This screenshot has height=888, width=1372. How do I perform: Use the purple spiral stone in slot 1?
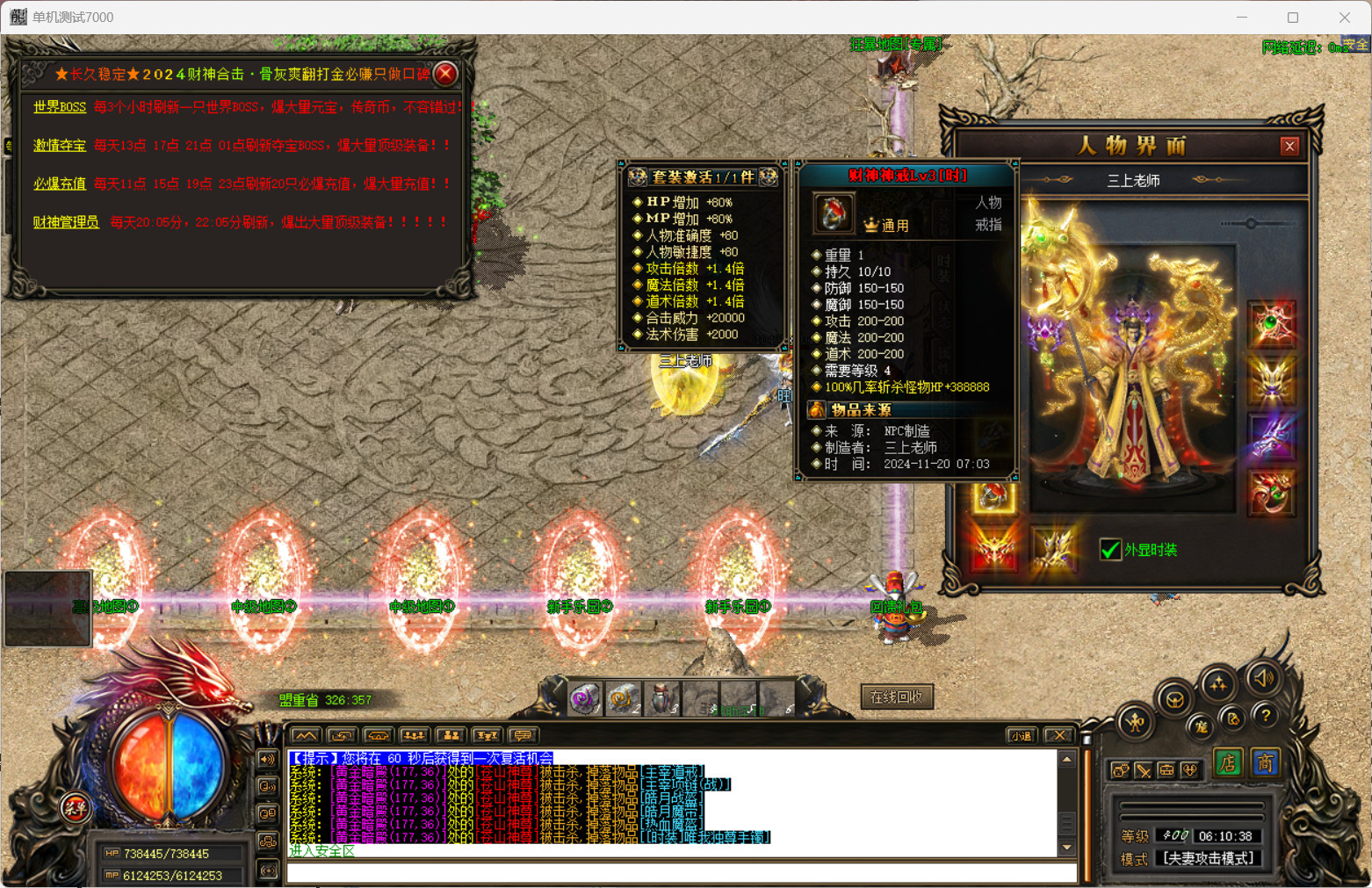point(583,699)
